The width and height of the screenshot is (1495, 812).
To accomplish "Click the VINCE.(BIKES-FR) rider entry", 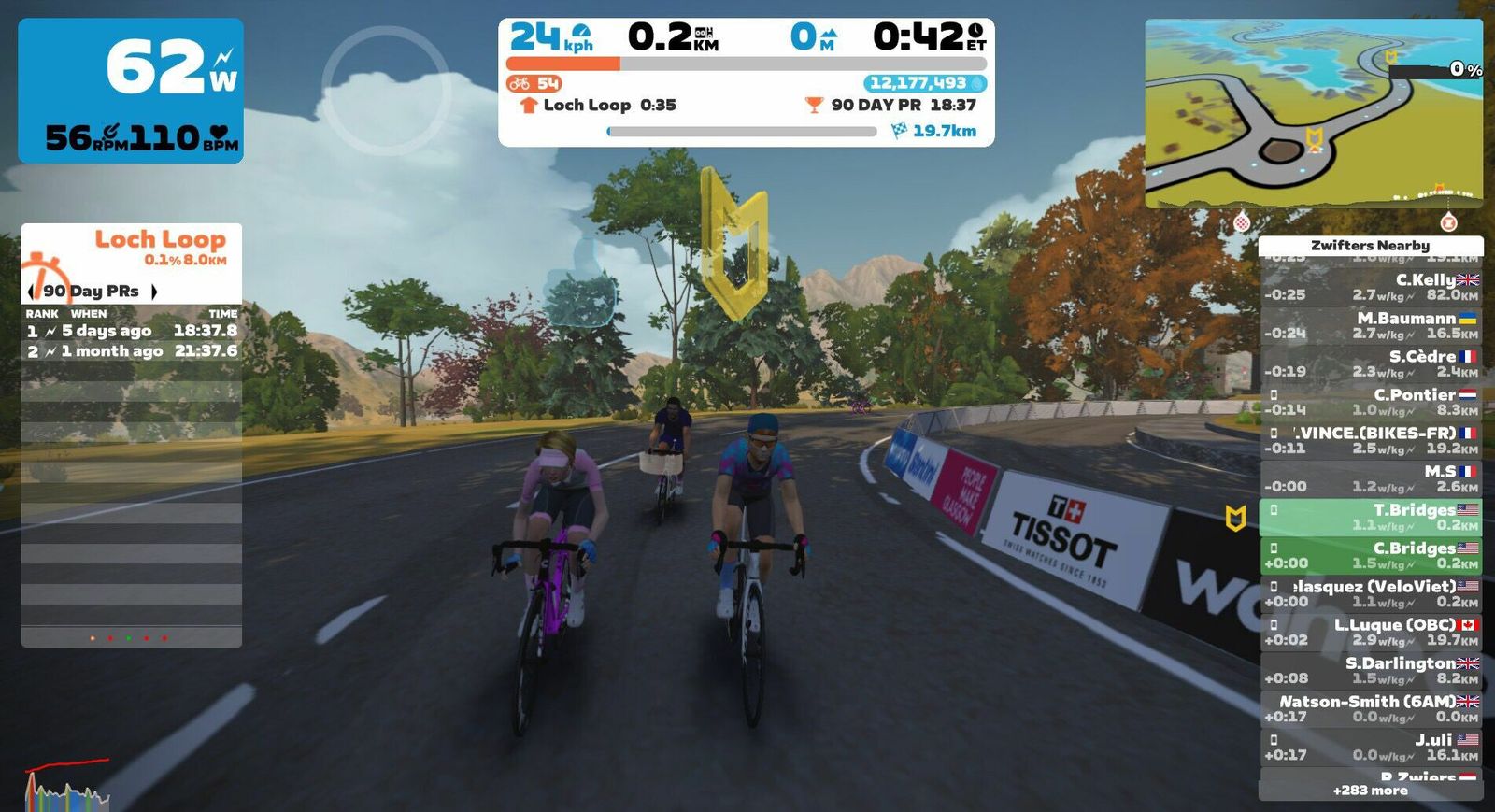I will click(x=1371, y=440).
